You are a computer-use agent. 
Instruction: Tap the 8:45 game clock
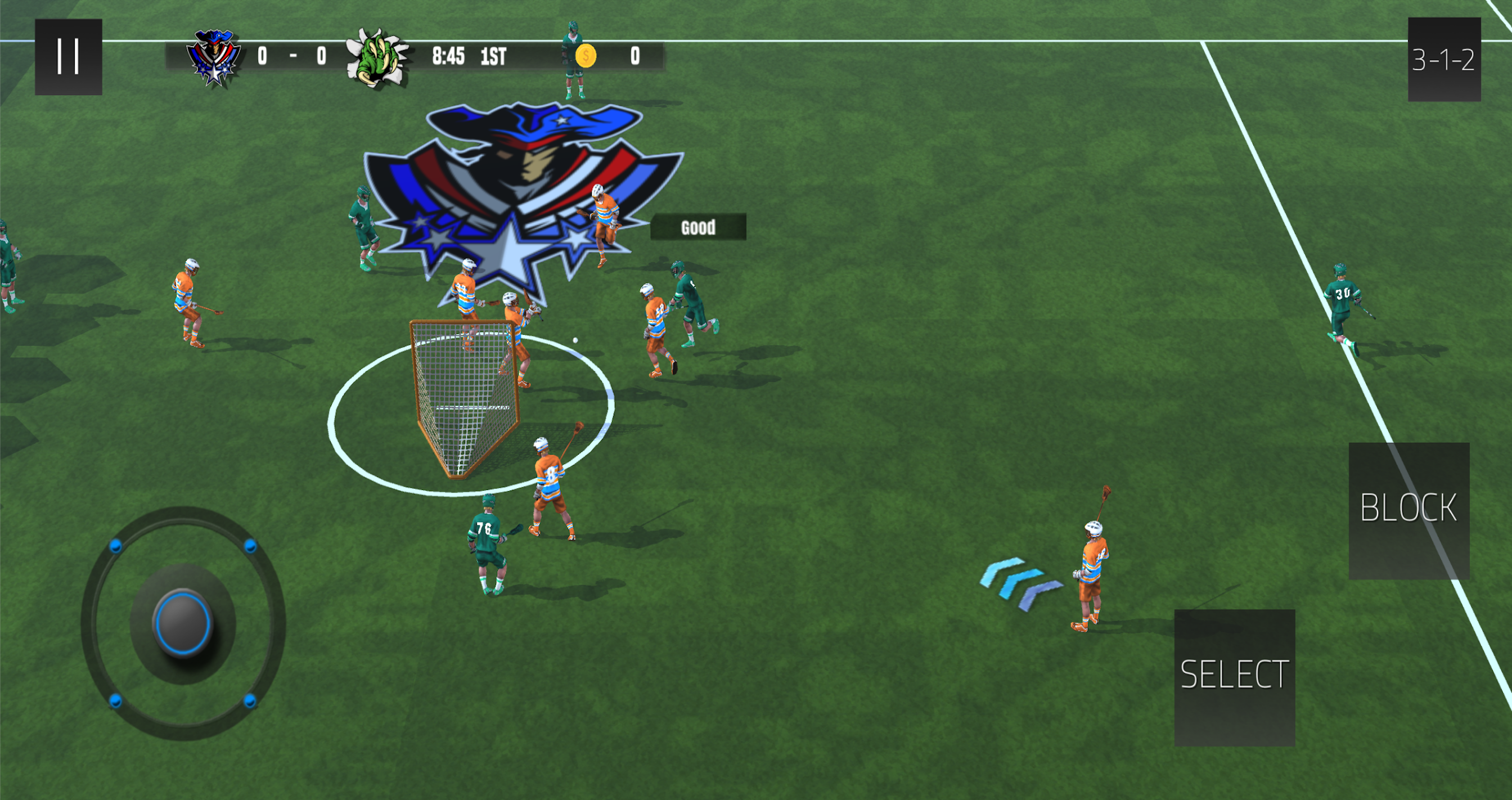coord(448,57)
